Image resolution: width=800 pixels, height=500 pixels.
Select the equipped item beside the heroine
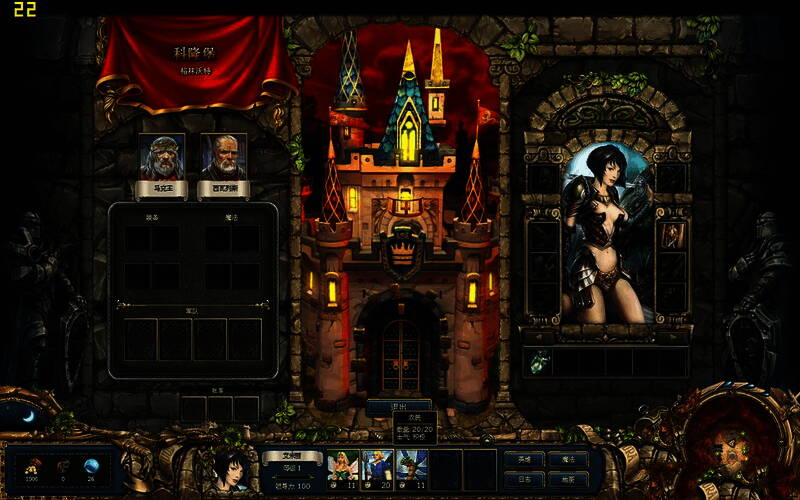point(671,236)
